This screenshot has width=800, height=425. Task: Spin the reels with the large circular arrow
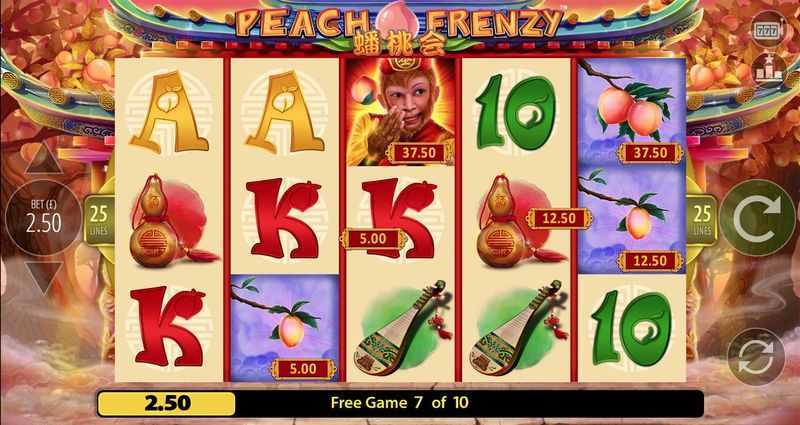pyautogui.click(x=758, y=217)
